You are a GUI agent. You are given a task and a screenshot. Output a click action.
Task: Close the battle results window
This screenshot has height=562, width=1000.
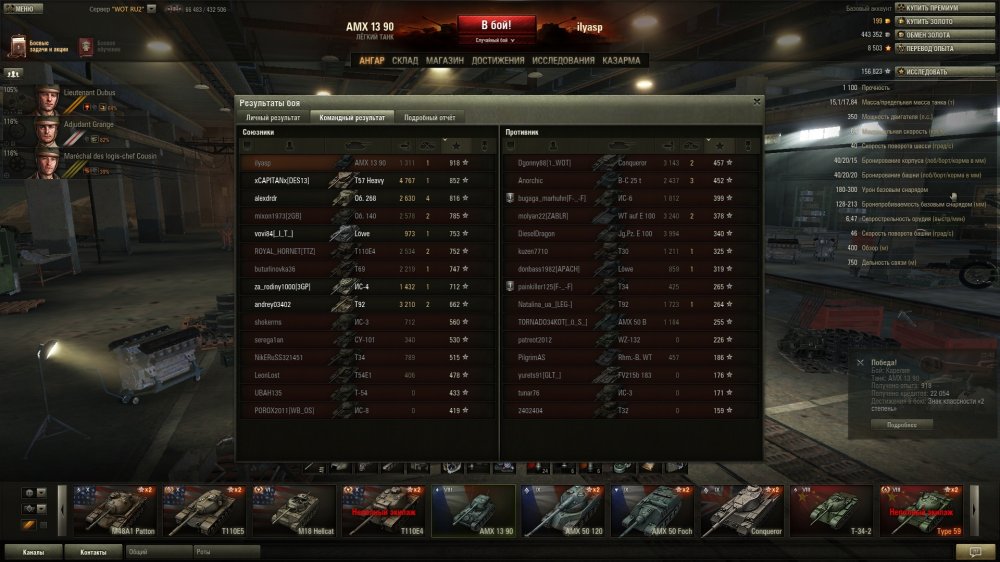[756, 101]
